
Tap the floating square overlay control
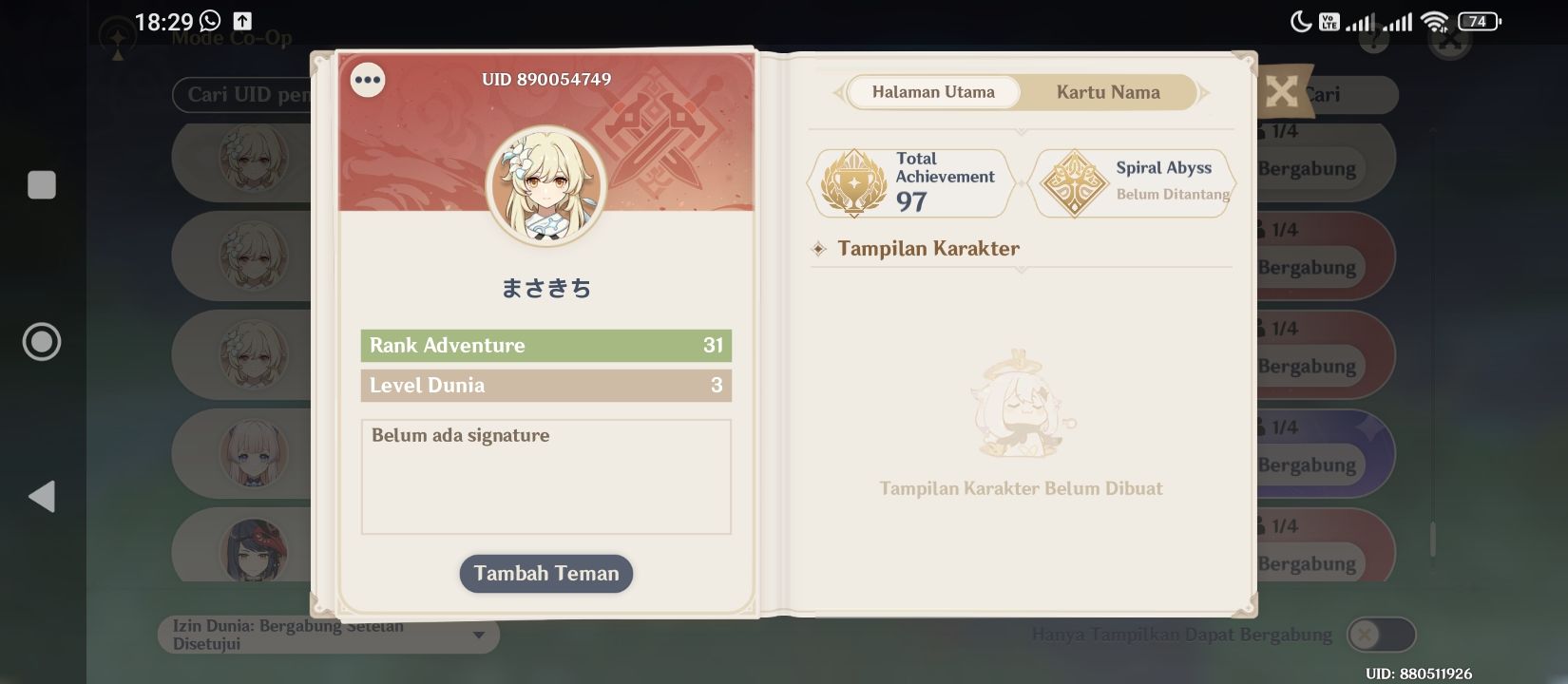(x=42, y=185)
